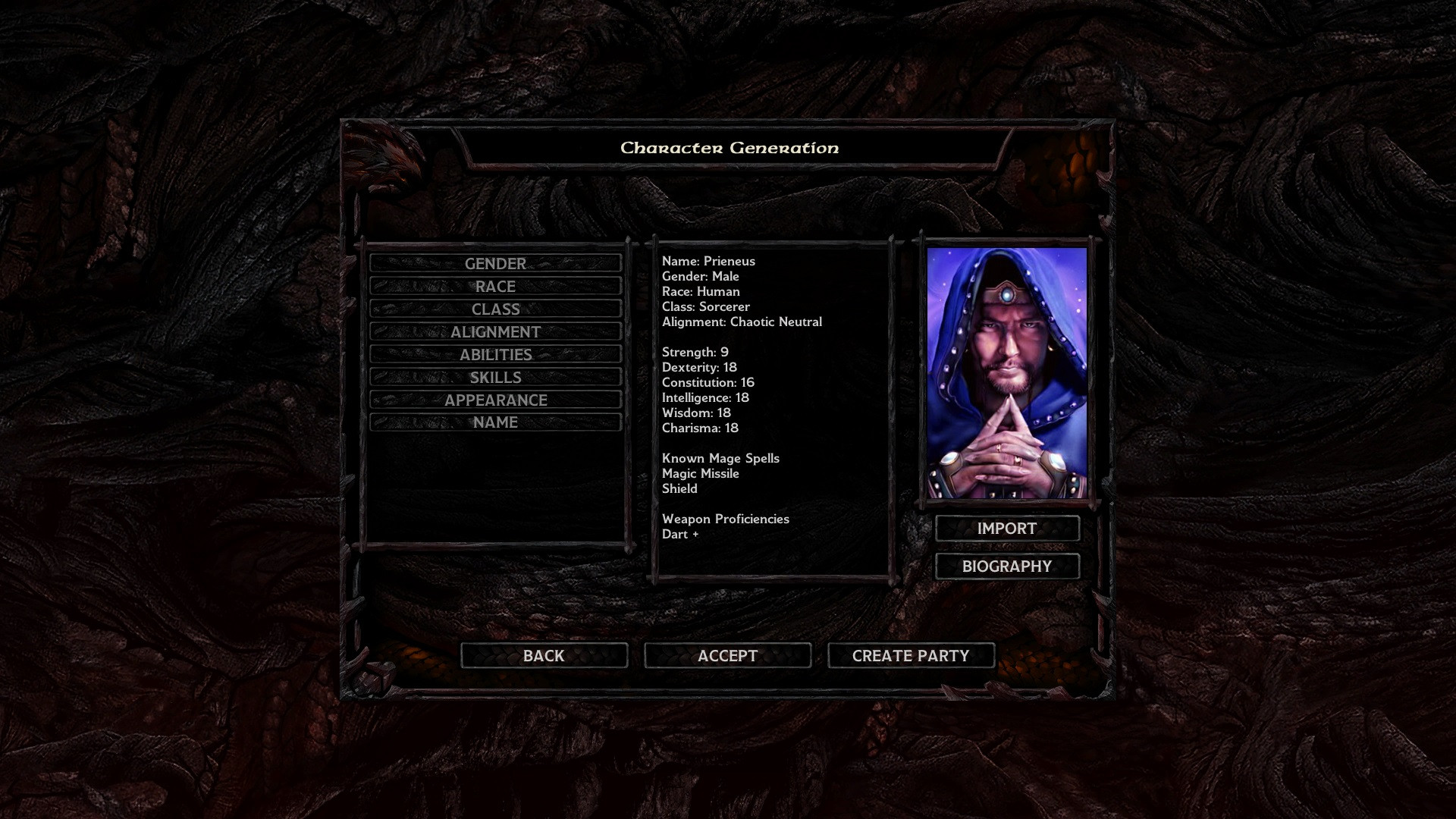The image size is (1456, 819).
Task: Choose the Race menu entry
Action: pyautogui.click(x=495, y=286)
